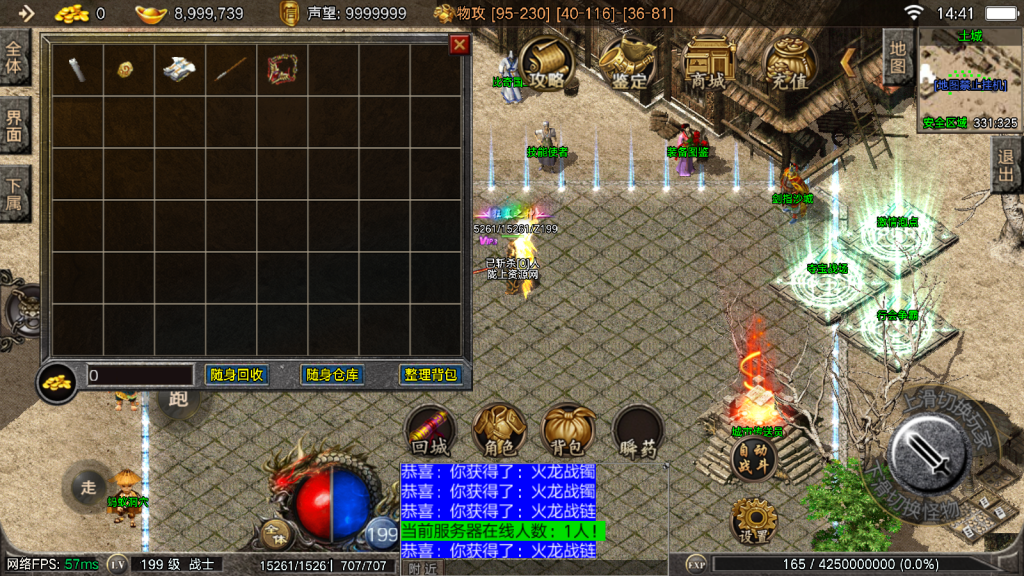This screenshot has width=1024, height=576.
Task: Close the inventory bag window
Action: [459, 45]
